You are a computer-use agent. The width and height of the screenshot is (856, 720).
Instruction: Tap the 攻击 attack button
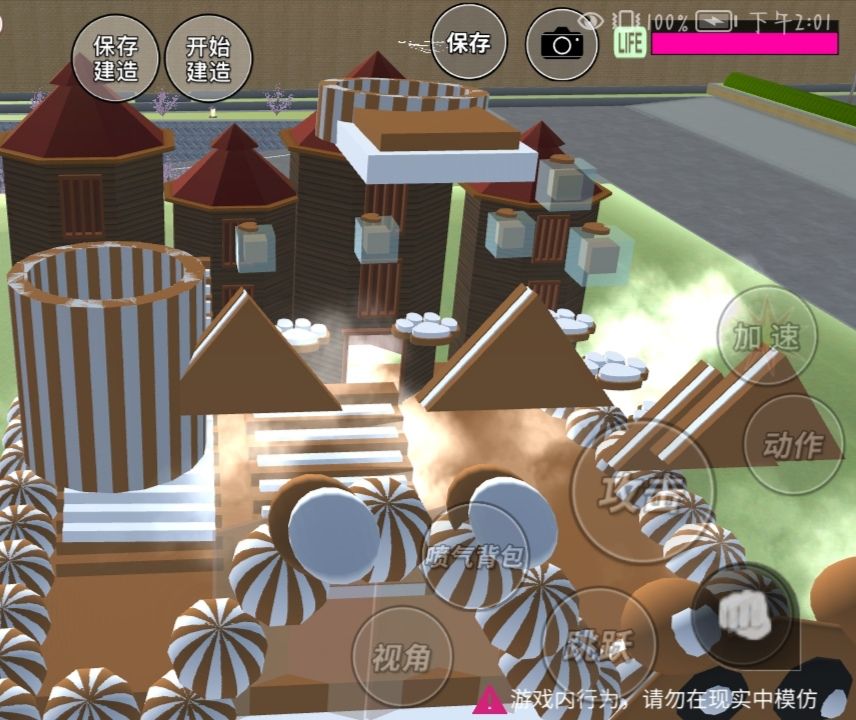tap(643, 489)
